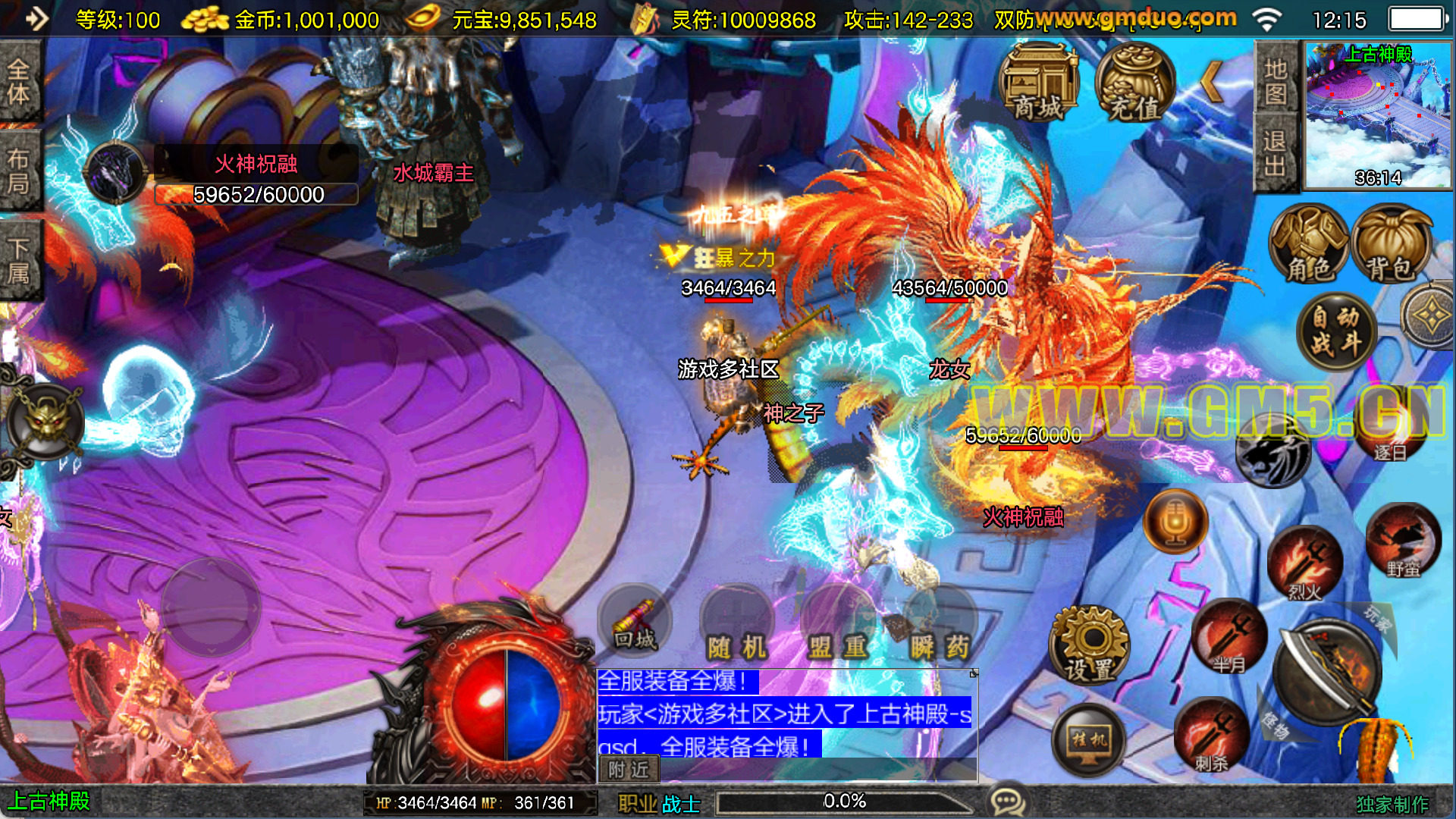Viewport: 1456px width, 819px height.
Task: Use the 半月 skill
Action: tap(1228, 637)
